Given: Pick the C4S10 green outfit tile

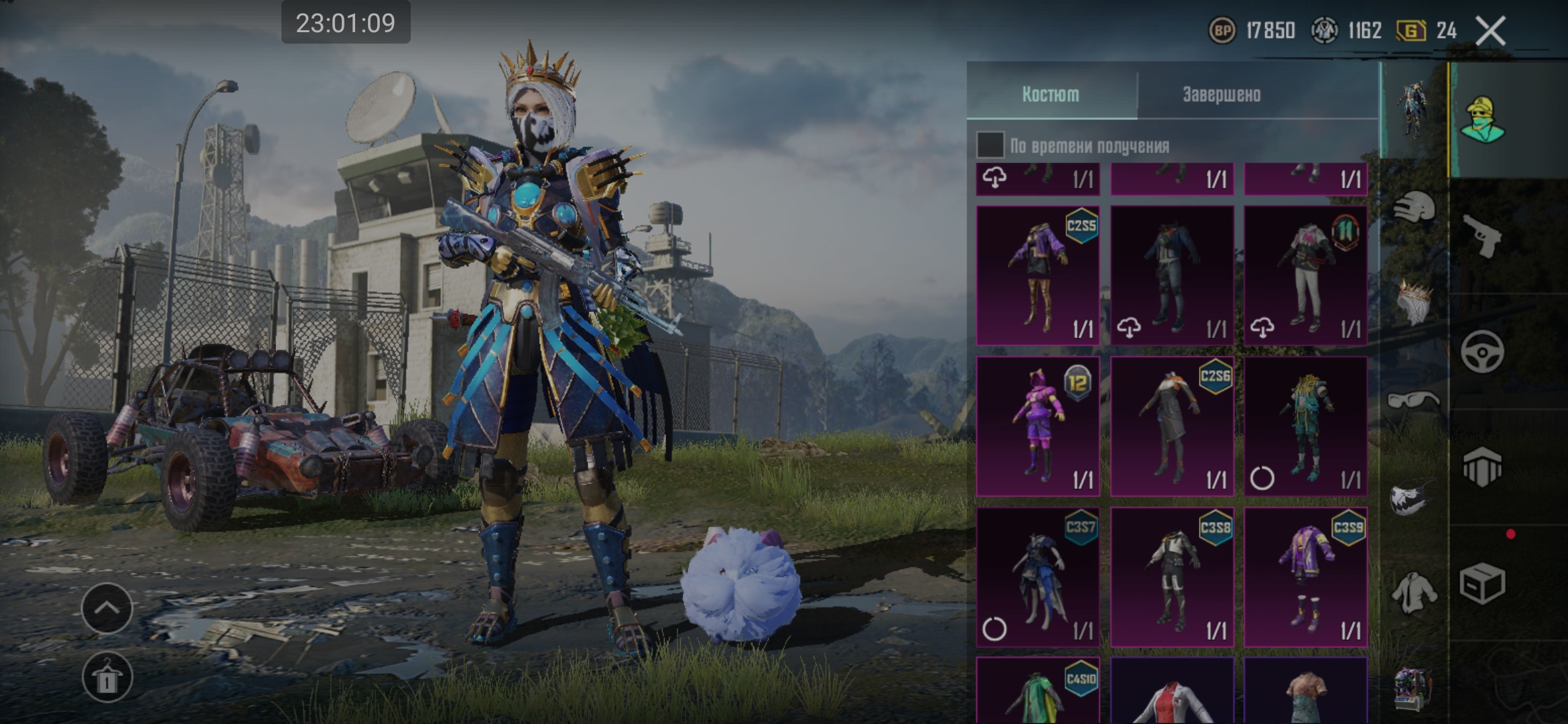Looking at the screenshot, I should coord(1037,692).
